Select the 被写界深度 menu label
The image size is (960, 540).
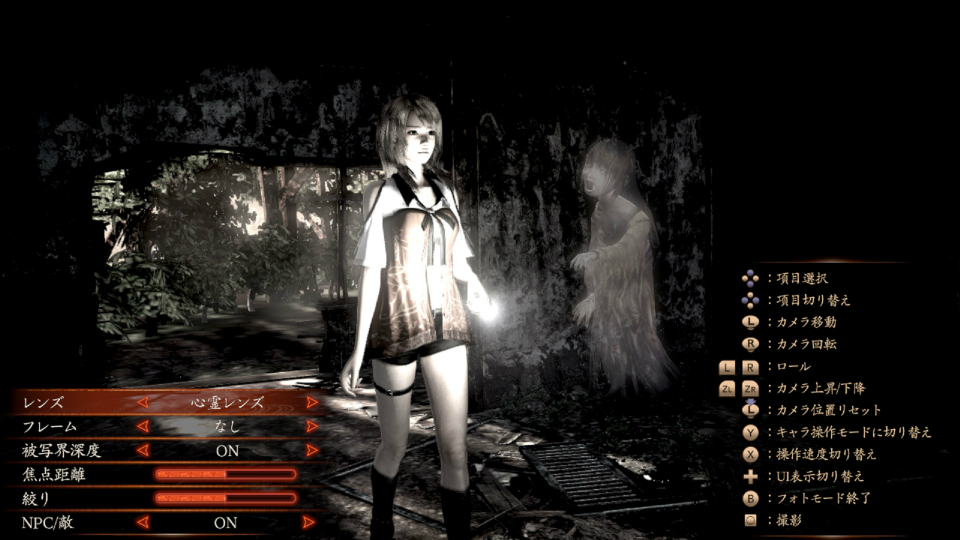click(61, 450)
